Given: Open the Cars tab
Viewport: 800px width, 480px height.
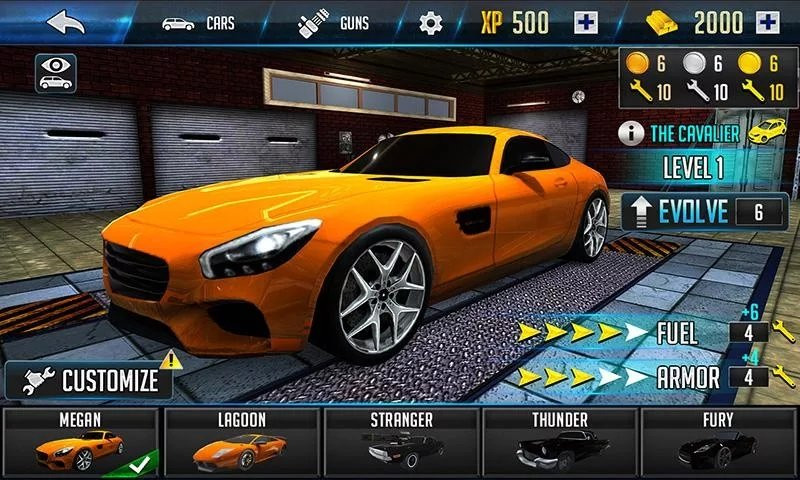Looking at the screenshot, I should pos(197,22).
